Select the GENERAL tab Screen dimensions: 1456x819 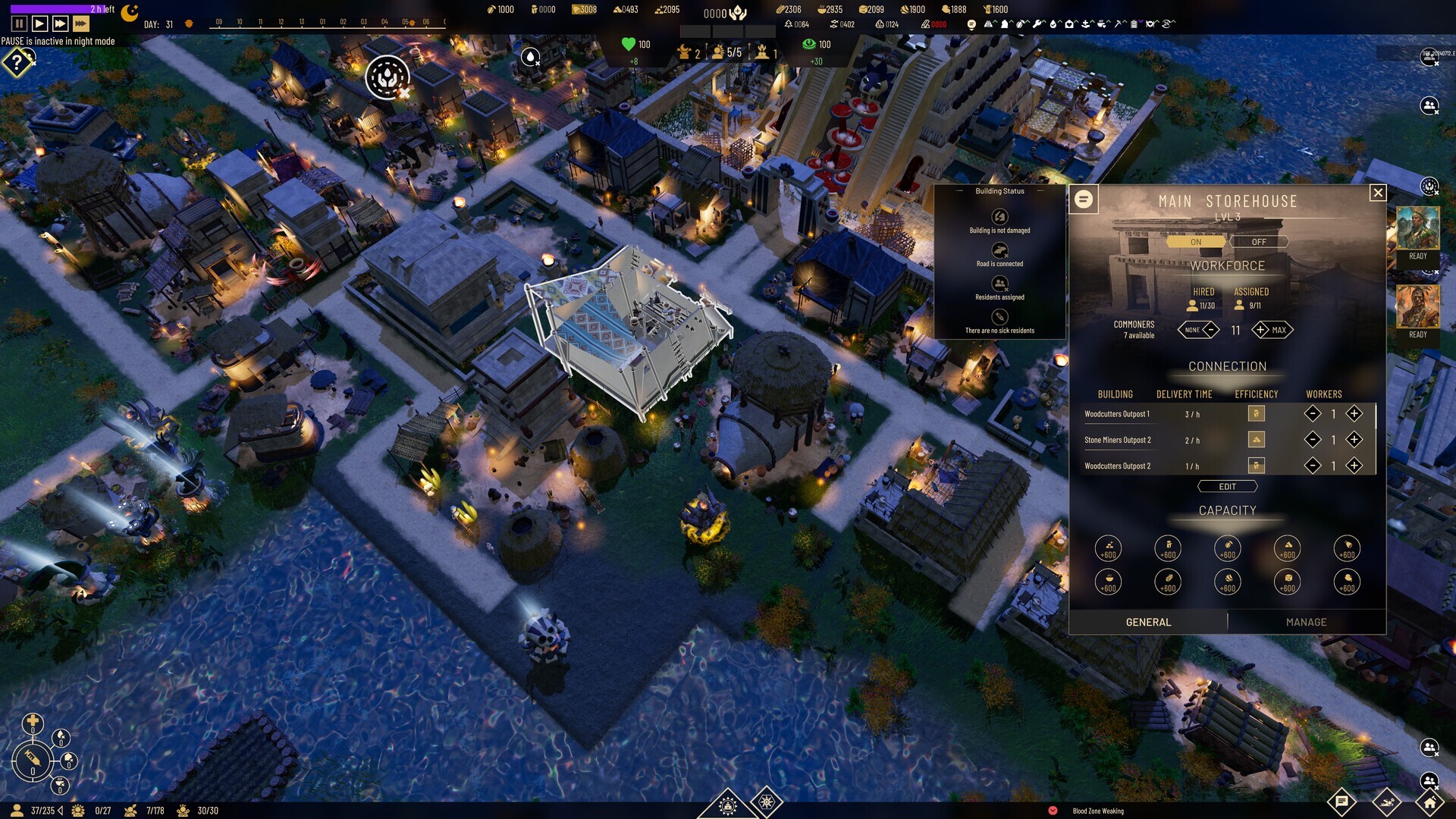point(1150,621)
